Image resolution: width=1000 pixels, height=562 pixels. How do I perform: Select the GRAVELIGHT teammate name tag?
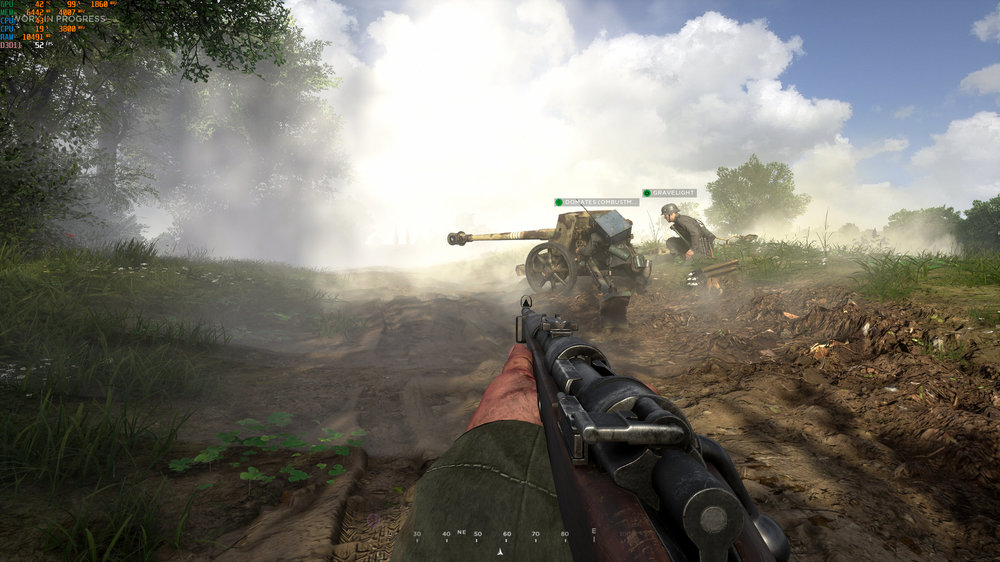point(670,193)
